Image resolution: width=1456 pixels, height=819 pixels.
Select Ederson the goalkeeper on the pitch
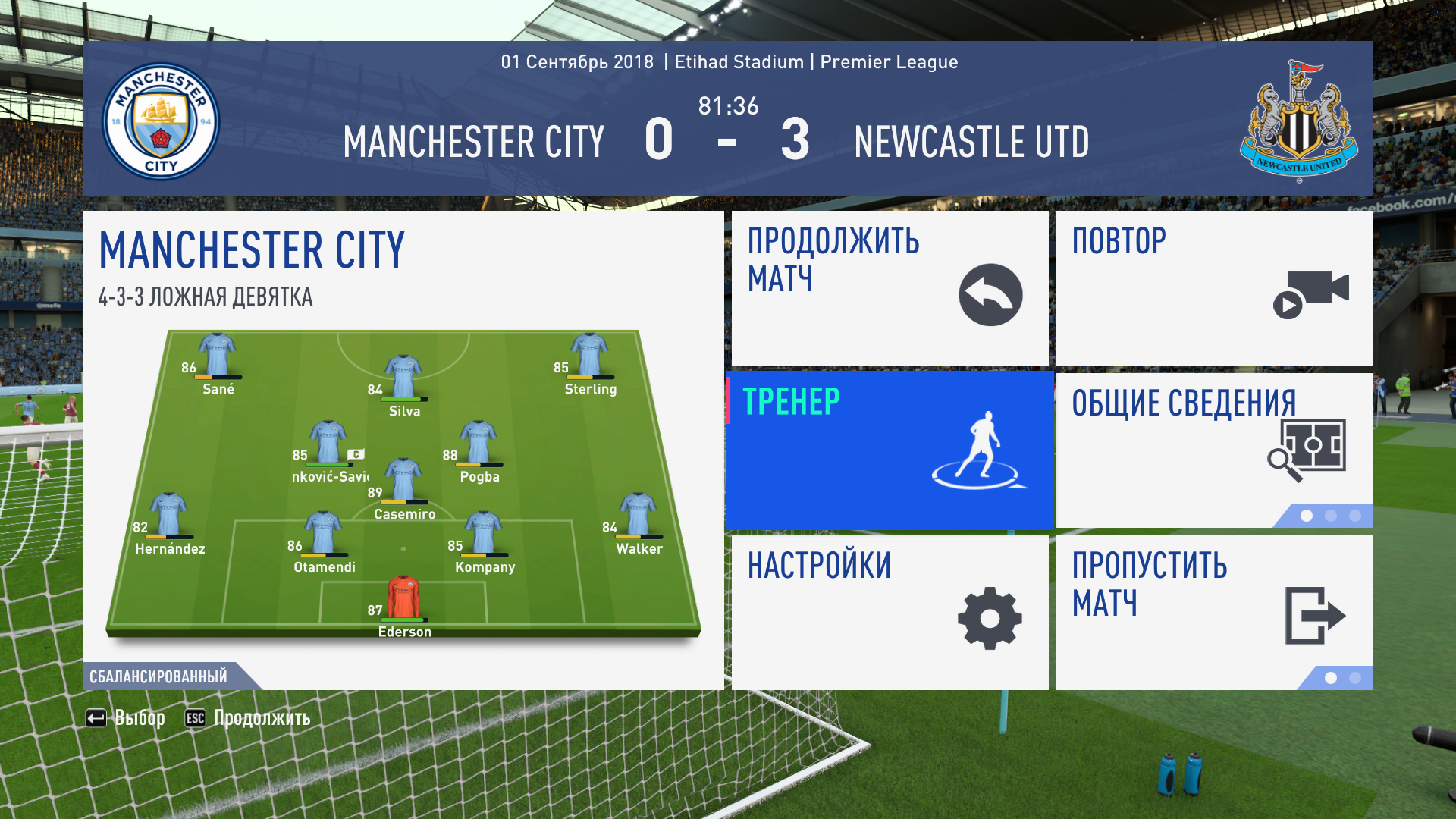pos(403,598)
